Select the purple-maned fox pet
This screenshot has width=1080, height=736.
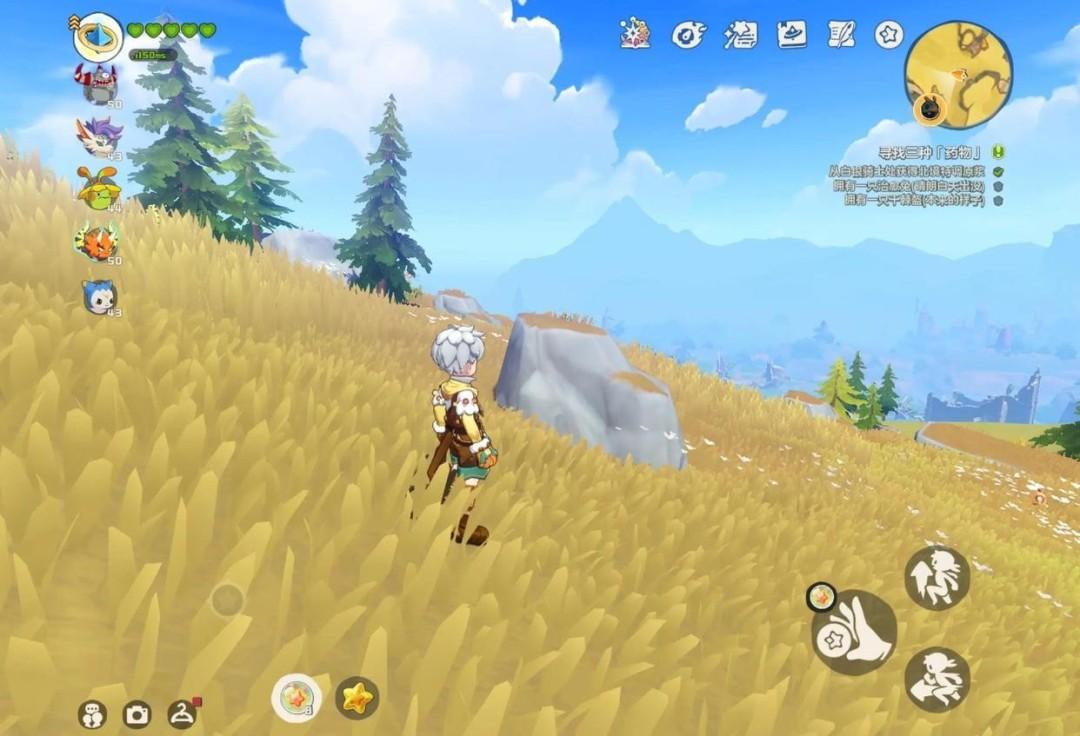click(x=99, y=136)
